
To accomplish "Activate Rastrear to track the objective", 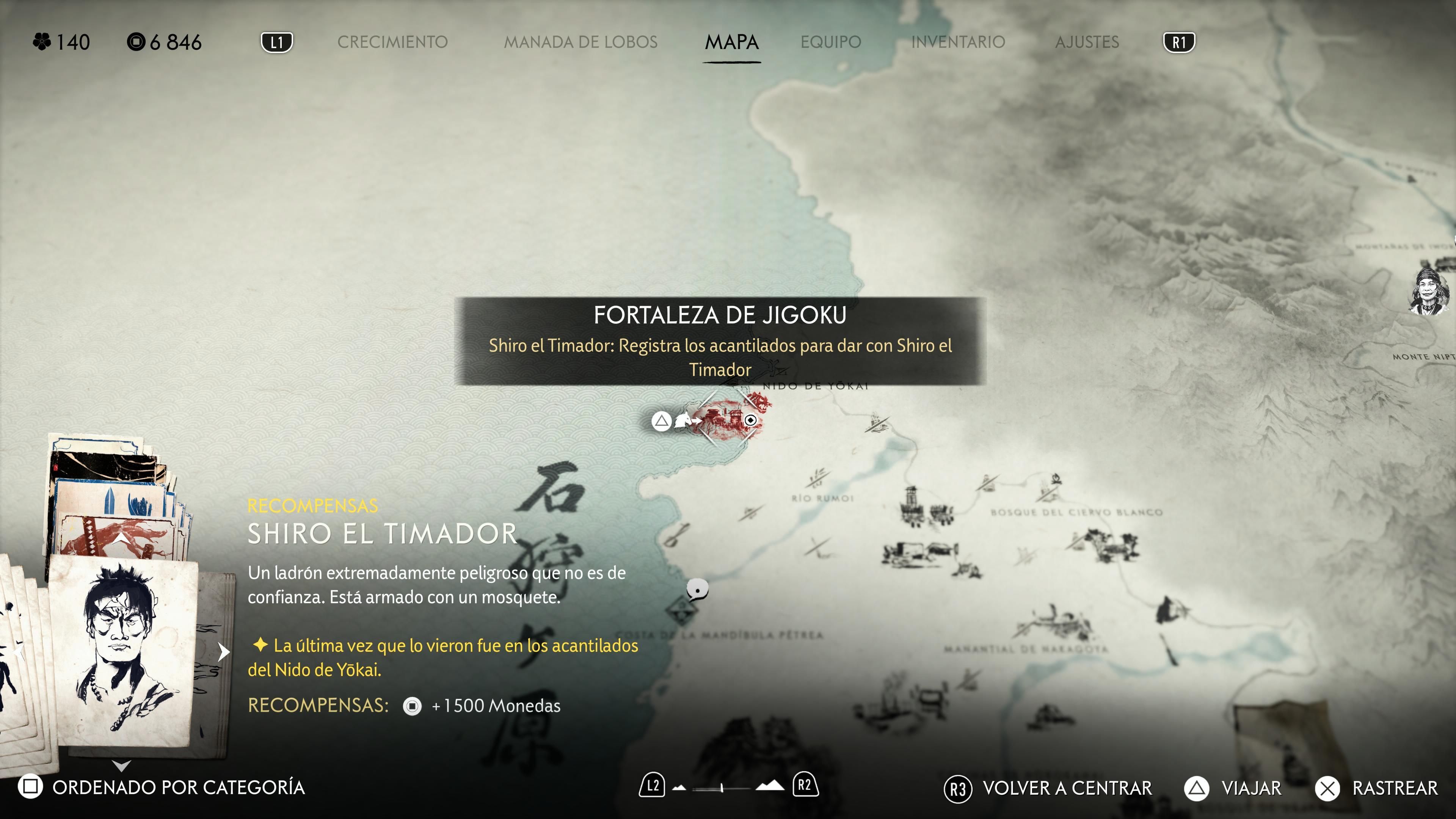I will point(1377,788).
